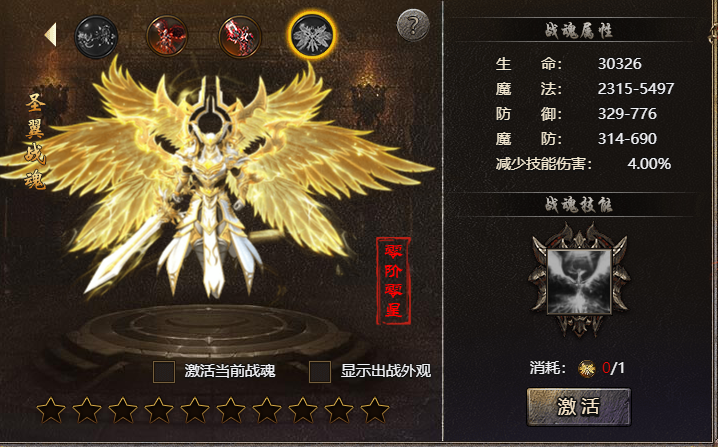Select the grey-black battle soul icon
Image resolution: width=718 pixels, height=447 pixels.
(x=96, y=36)
